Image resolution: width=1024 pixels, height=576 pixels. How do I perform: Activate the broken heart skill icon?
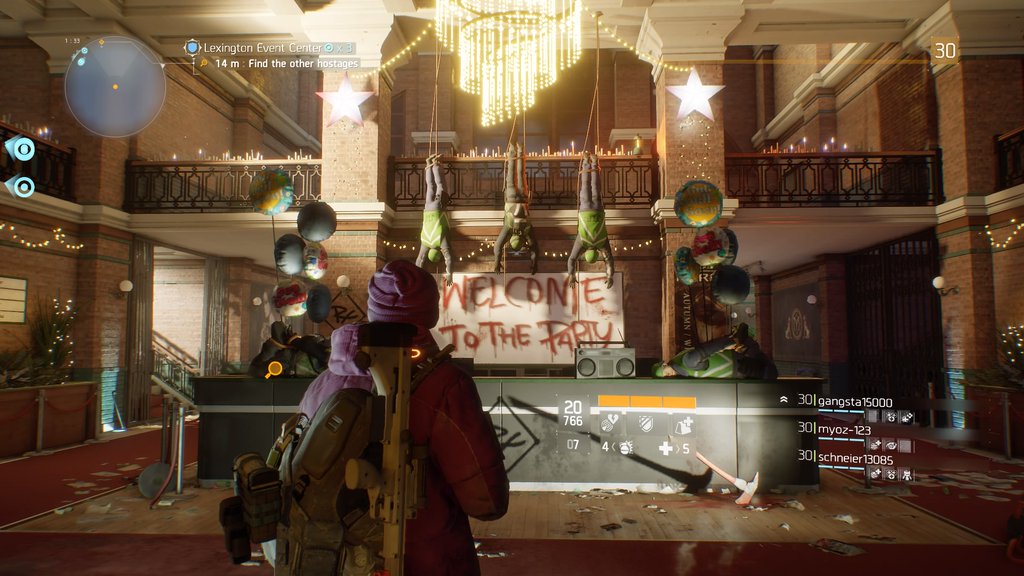(x=611, y=424)
